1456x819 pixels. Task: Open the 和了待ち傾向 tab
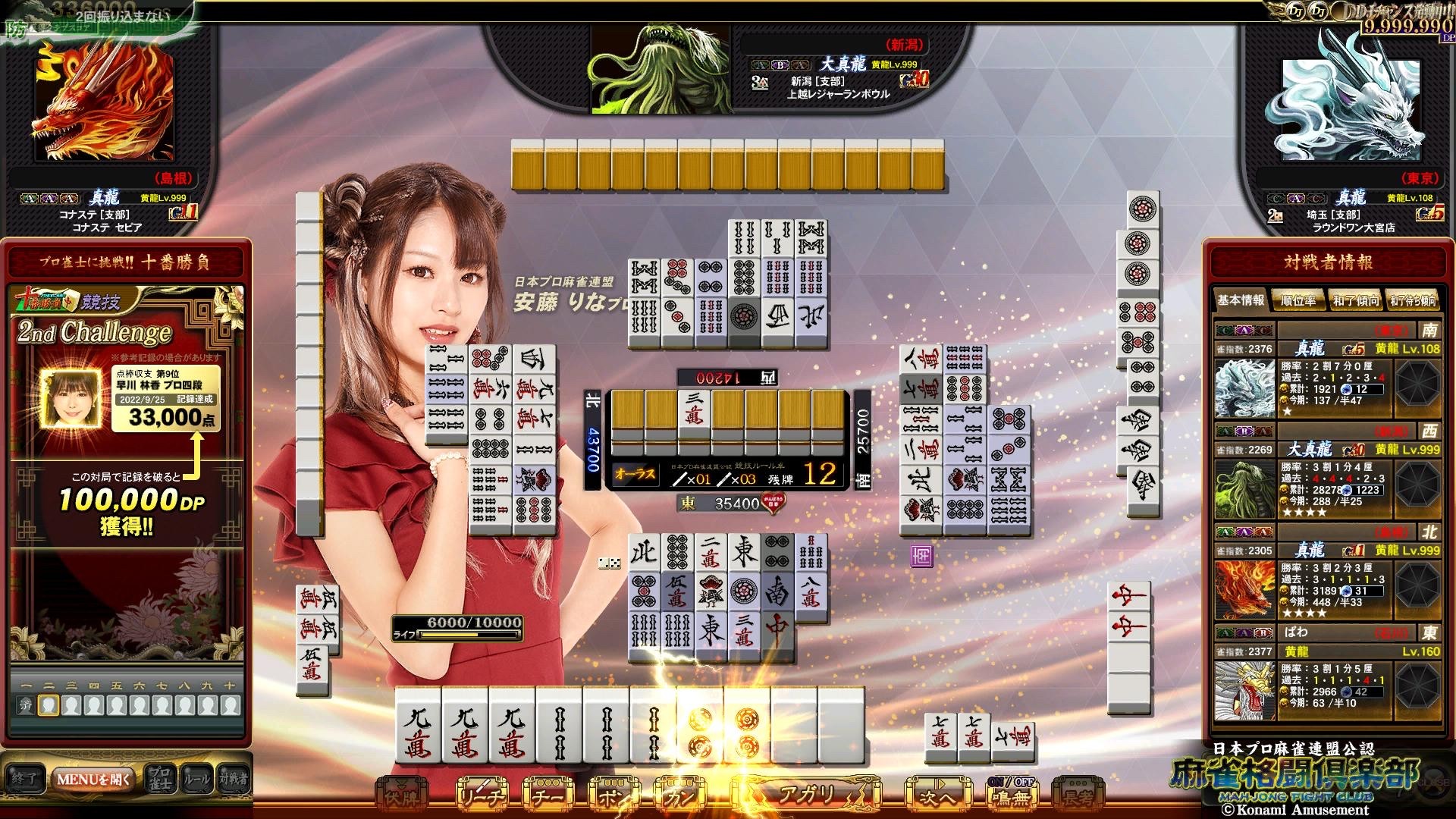pos(1413,301)
